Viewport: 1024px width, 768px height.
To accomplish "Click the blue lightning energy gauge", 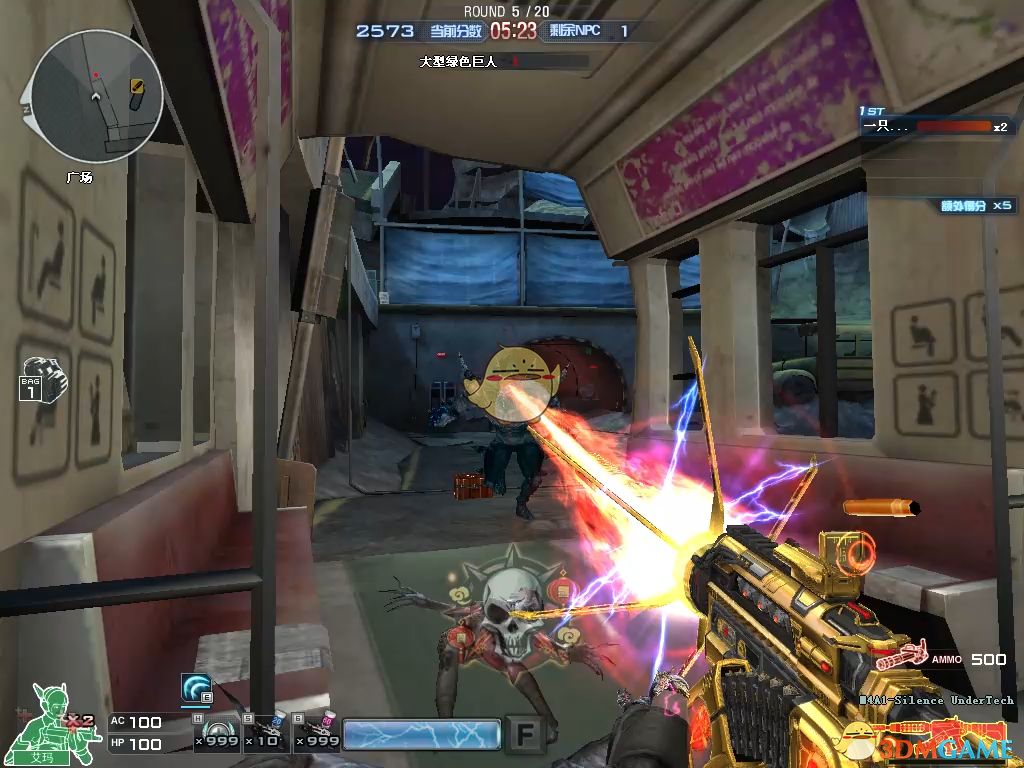I will click(x=421, y=734).
